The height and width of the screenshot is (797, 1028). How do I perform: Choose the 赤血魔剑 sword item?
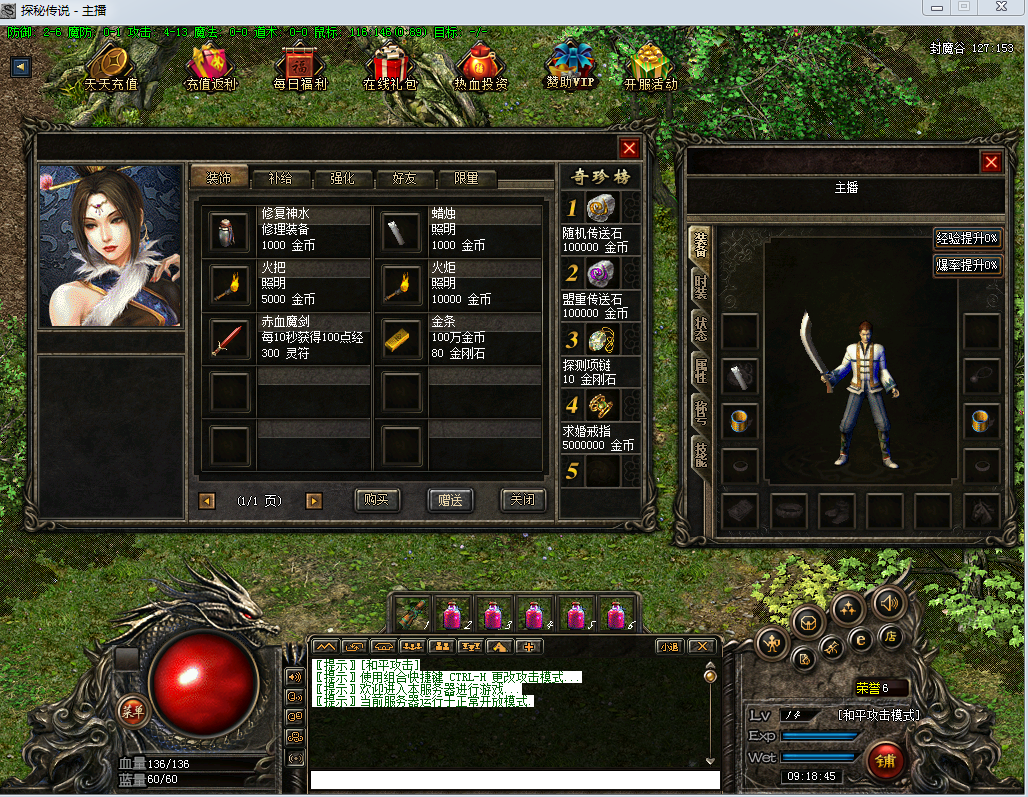pos(229,340)
